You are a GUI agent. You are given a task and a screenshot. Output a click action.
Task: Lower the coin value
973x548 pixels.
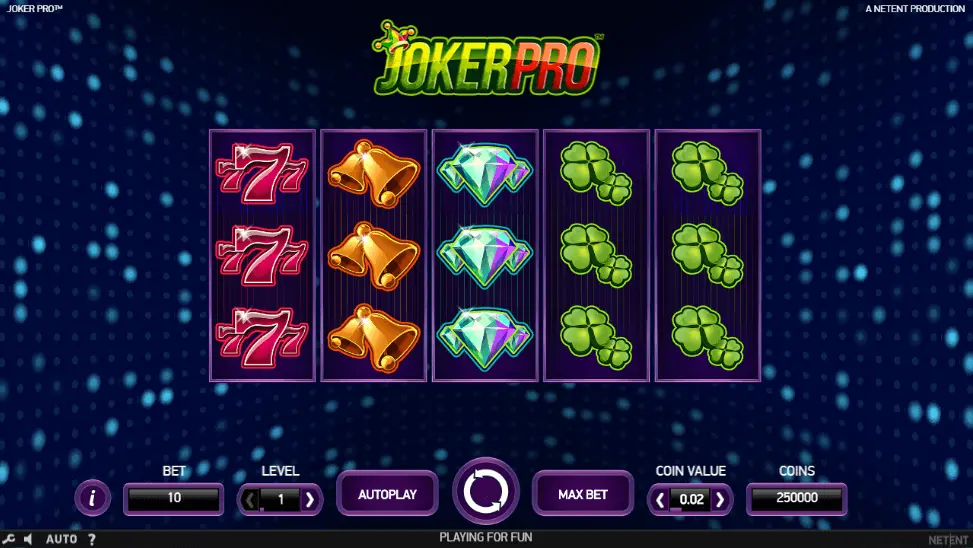(660, 498)
